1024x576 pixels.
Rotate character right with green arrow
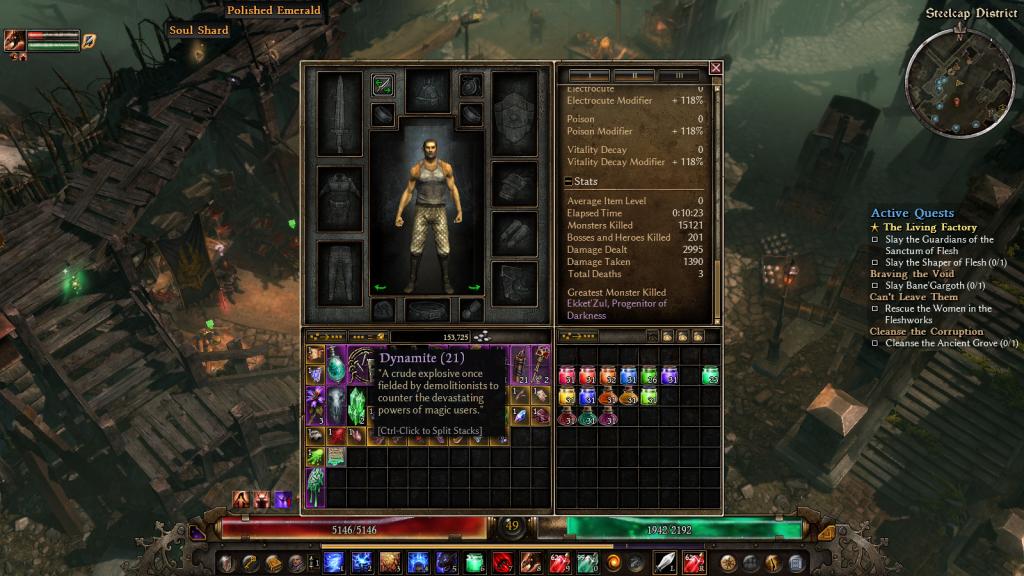pyautogui.click(x=474, y=288)
